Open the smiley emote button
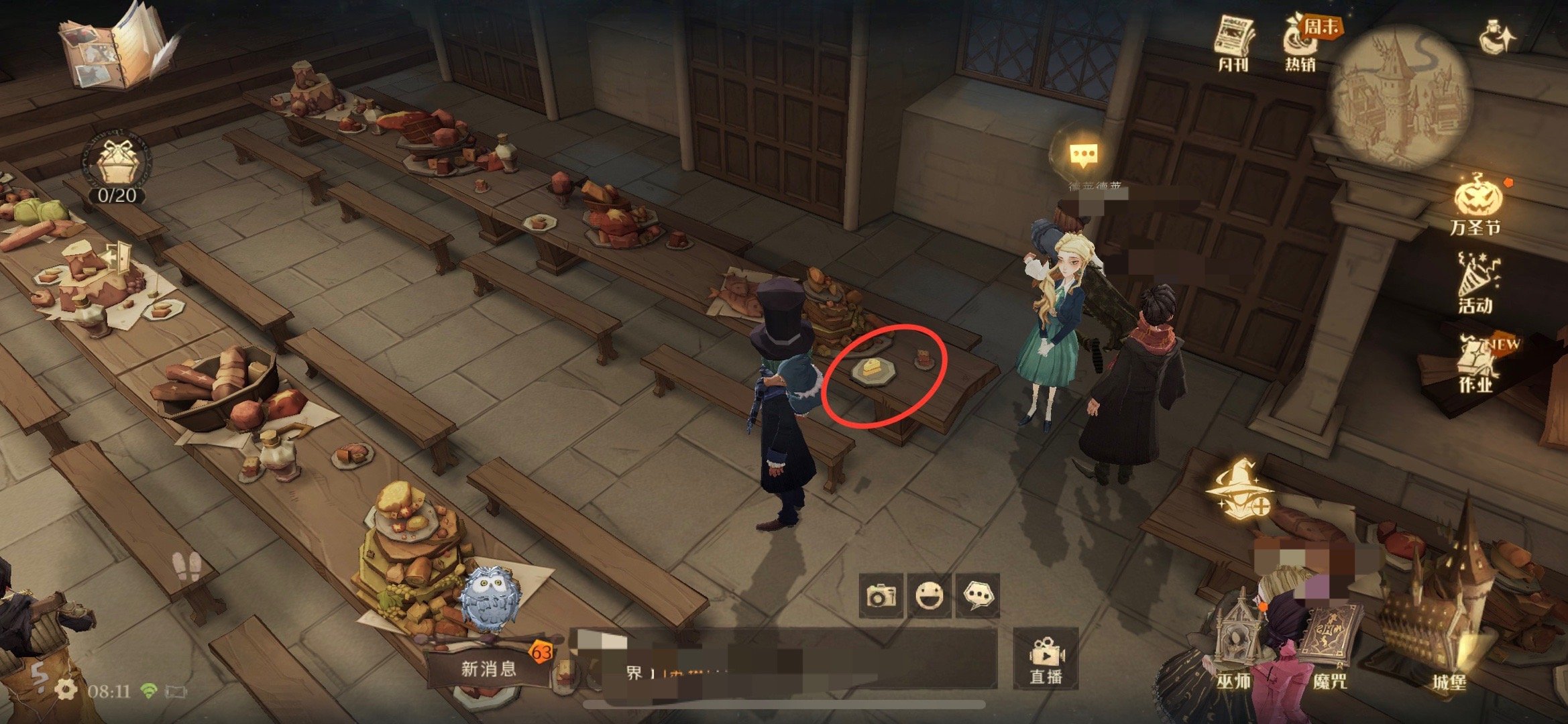Viewport: 1568px width, 724px height. pos(929,595)
